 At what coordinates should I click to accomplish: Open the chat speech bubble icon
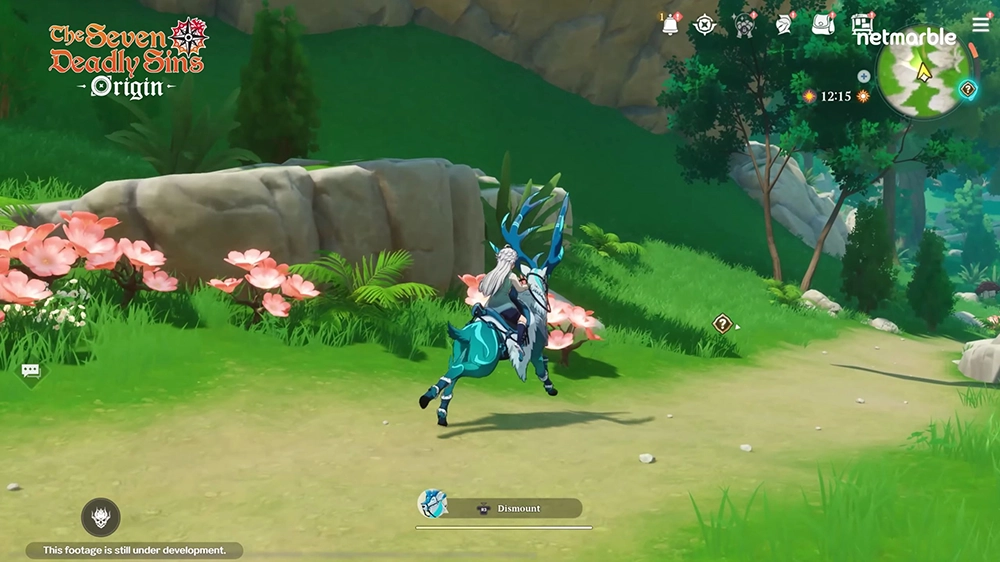click(31, 371)
